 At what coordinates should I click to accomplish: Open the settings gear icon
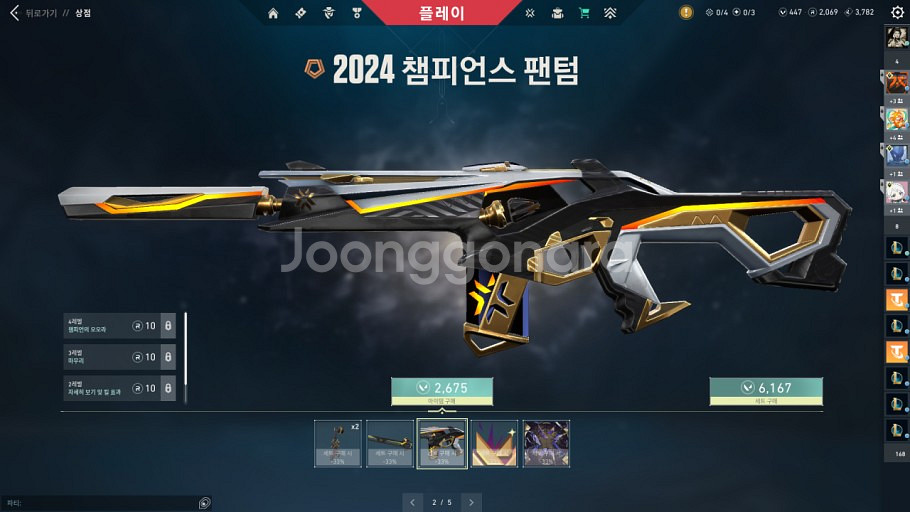coord(896,13)
